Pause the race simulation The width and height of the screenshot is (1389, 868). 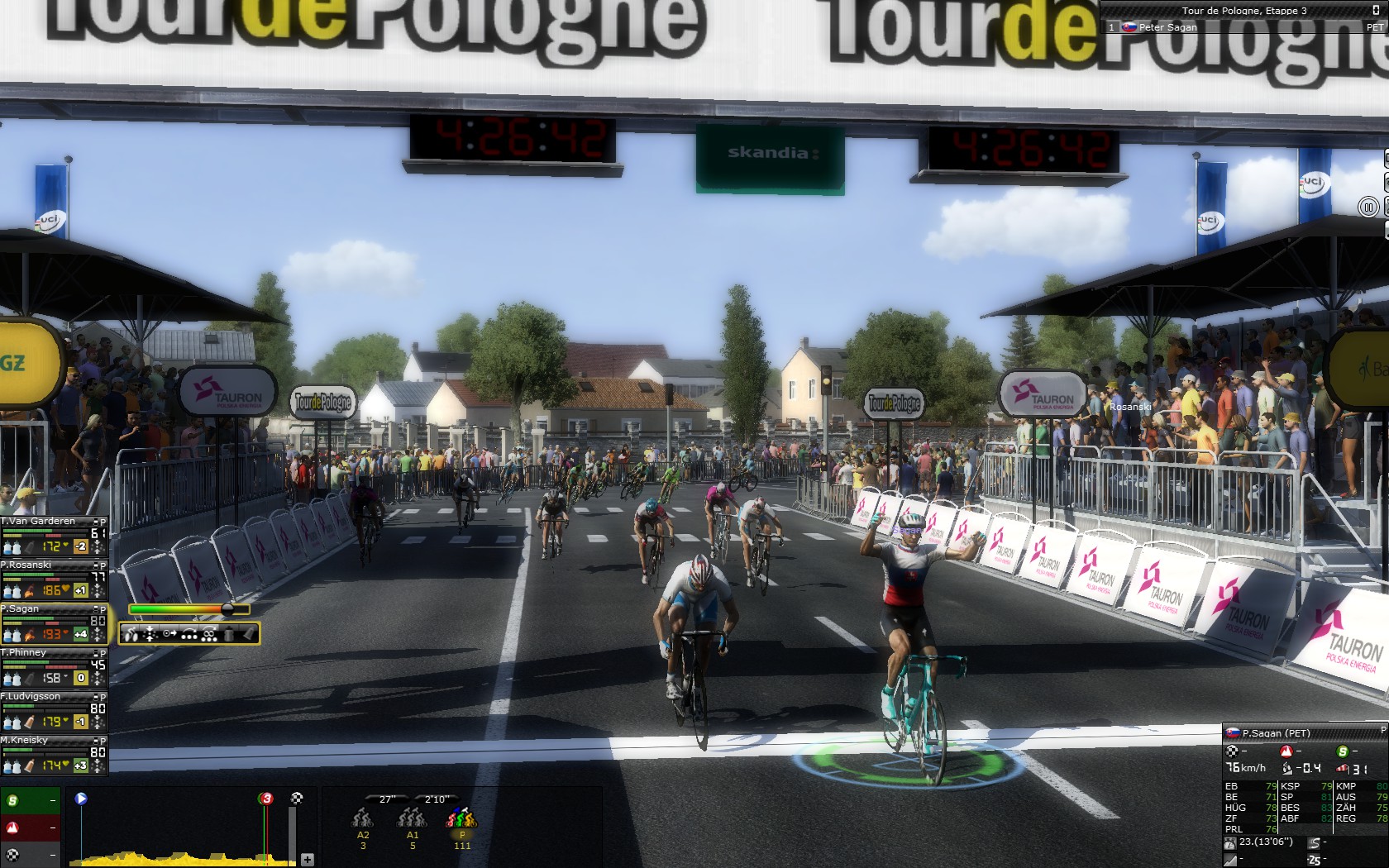pyautogui.click(x=1368, y=207)
